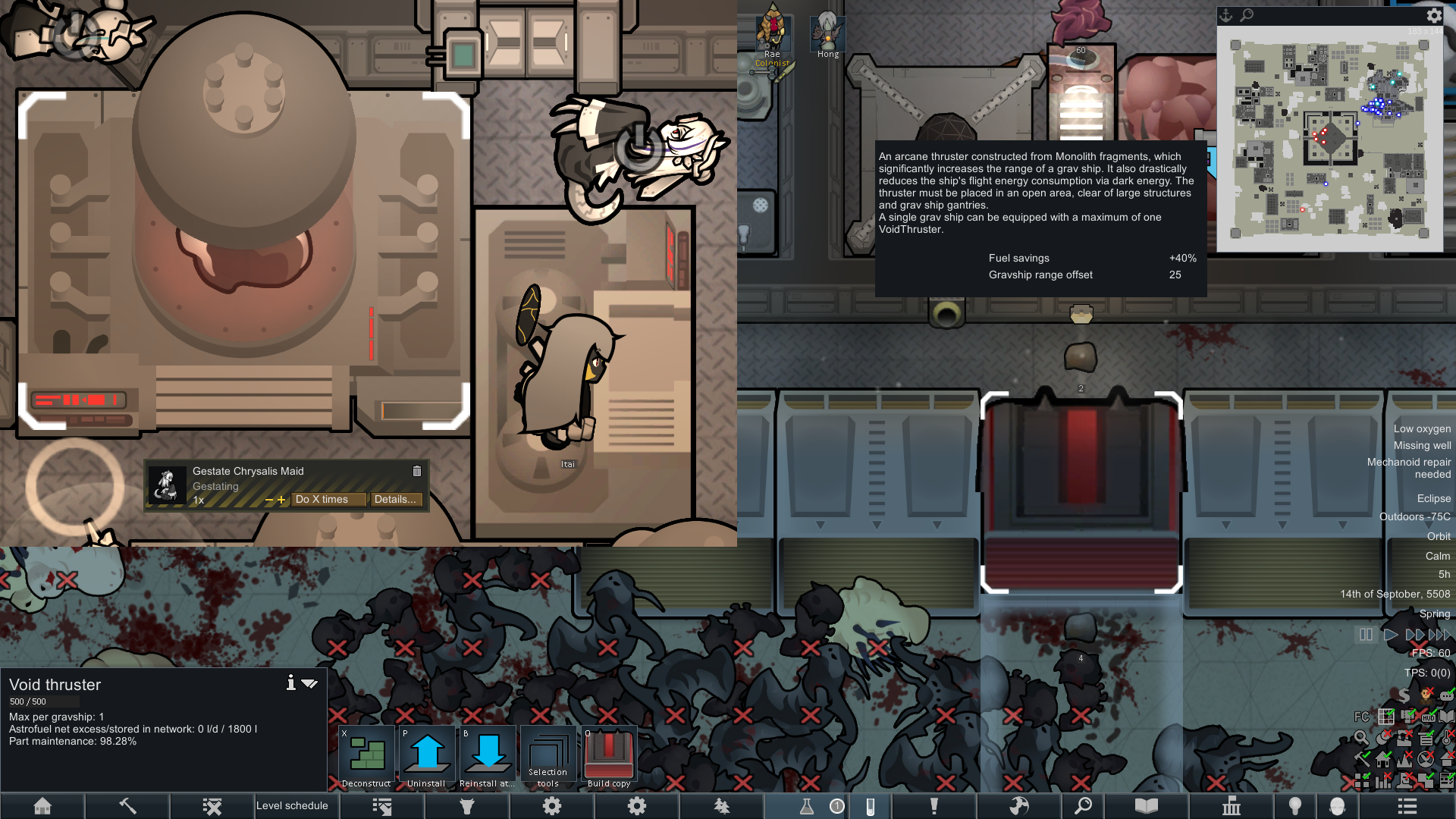Screen dimensions: 1456x819
Task: Open the Level schedule tab
Action: pos(292,805)
